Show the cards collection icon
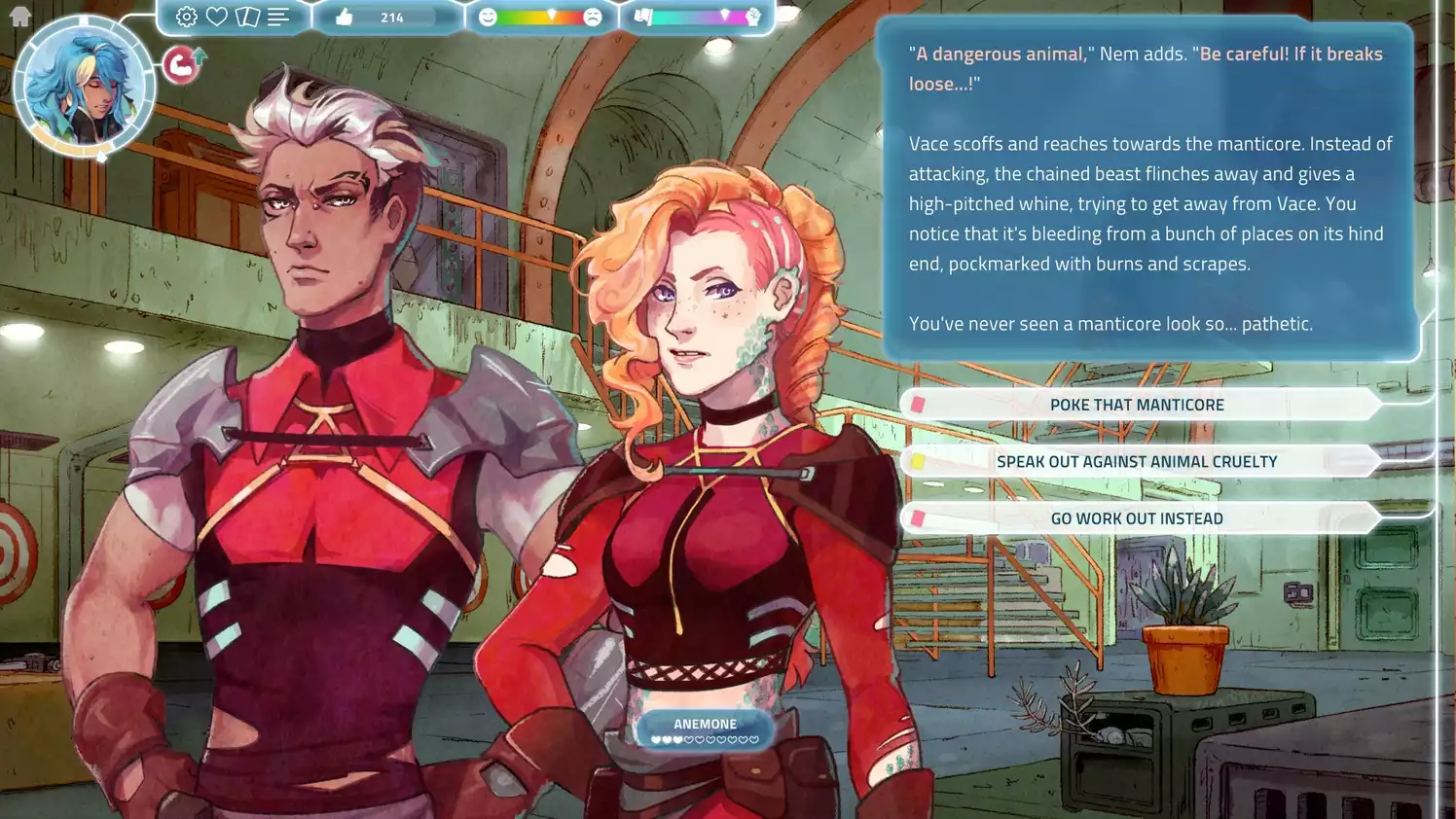 click(x=247, y=17)
